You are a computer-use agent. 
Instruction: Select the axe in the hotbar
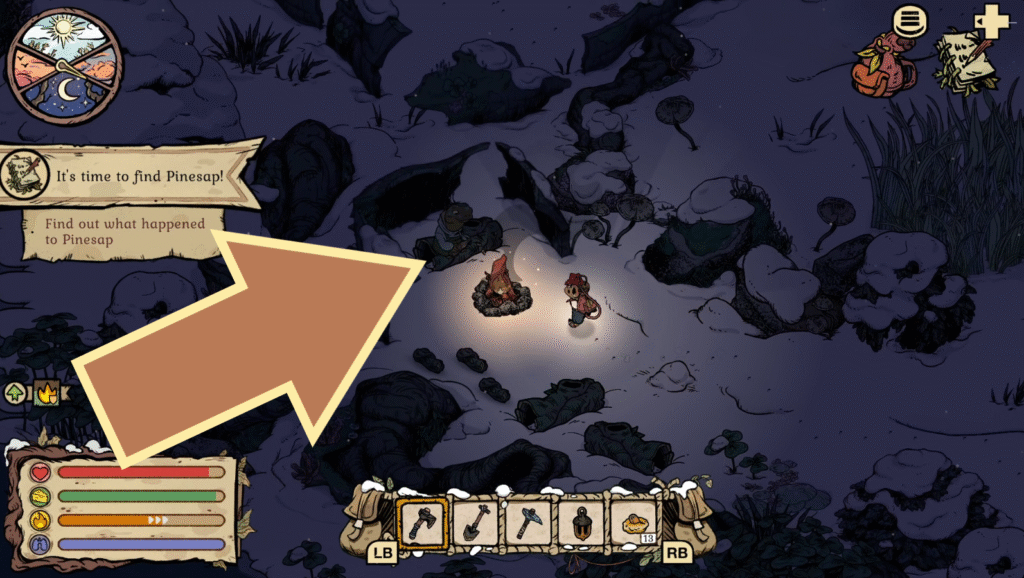(x=422, y=522)
